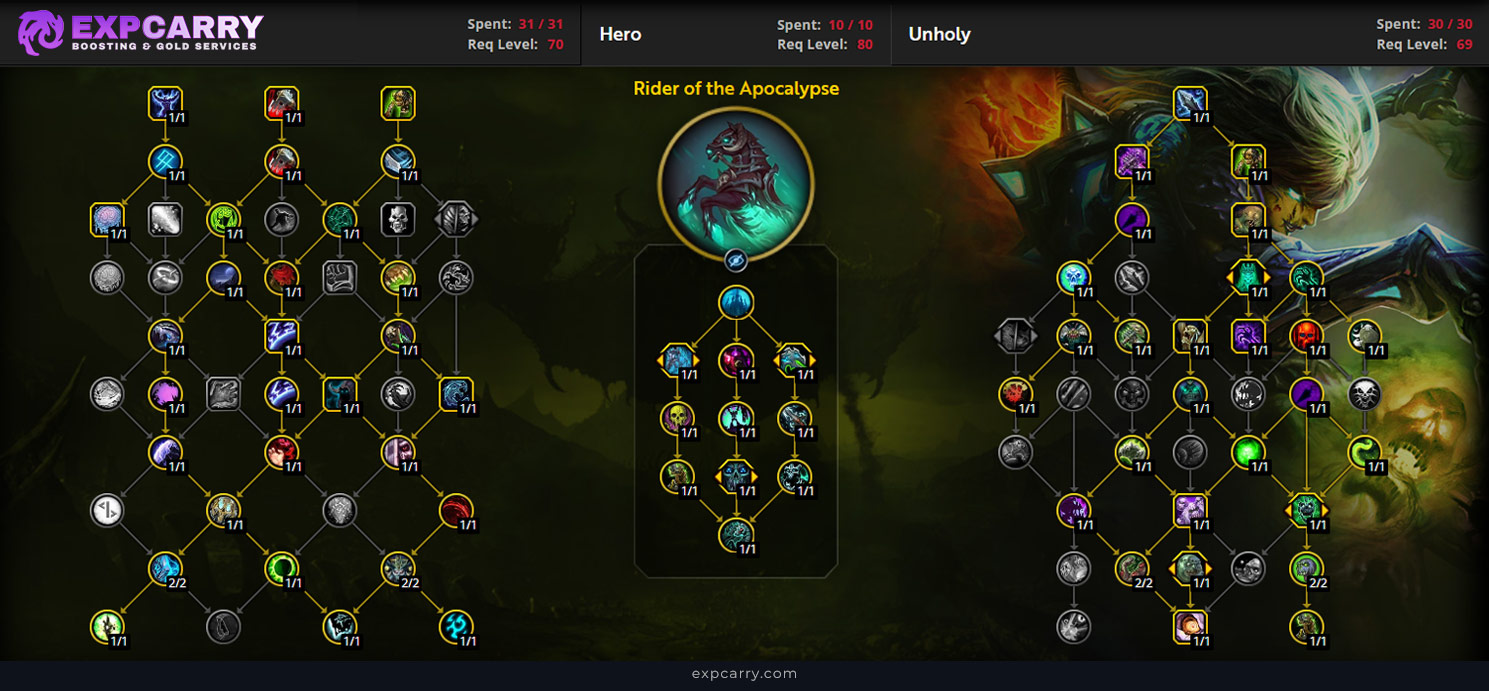Choose the grey fist talent in class tree
1489x691 pixels.
[340, 278]
